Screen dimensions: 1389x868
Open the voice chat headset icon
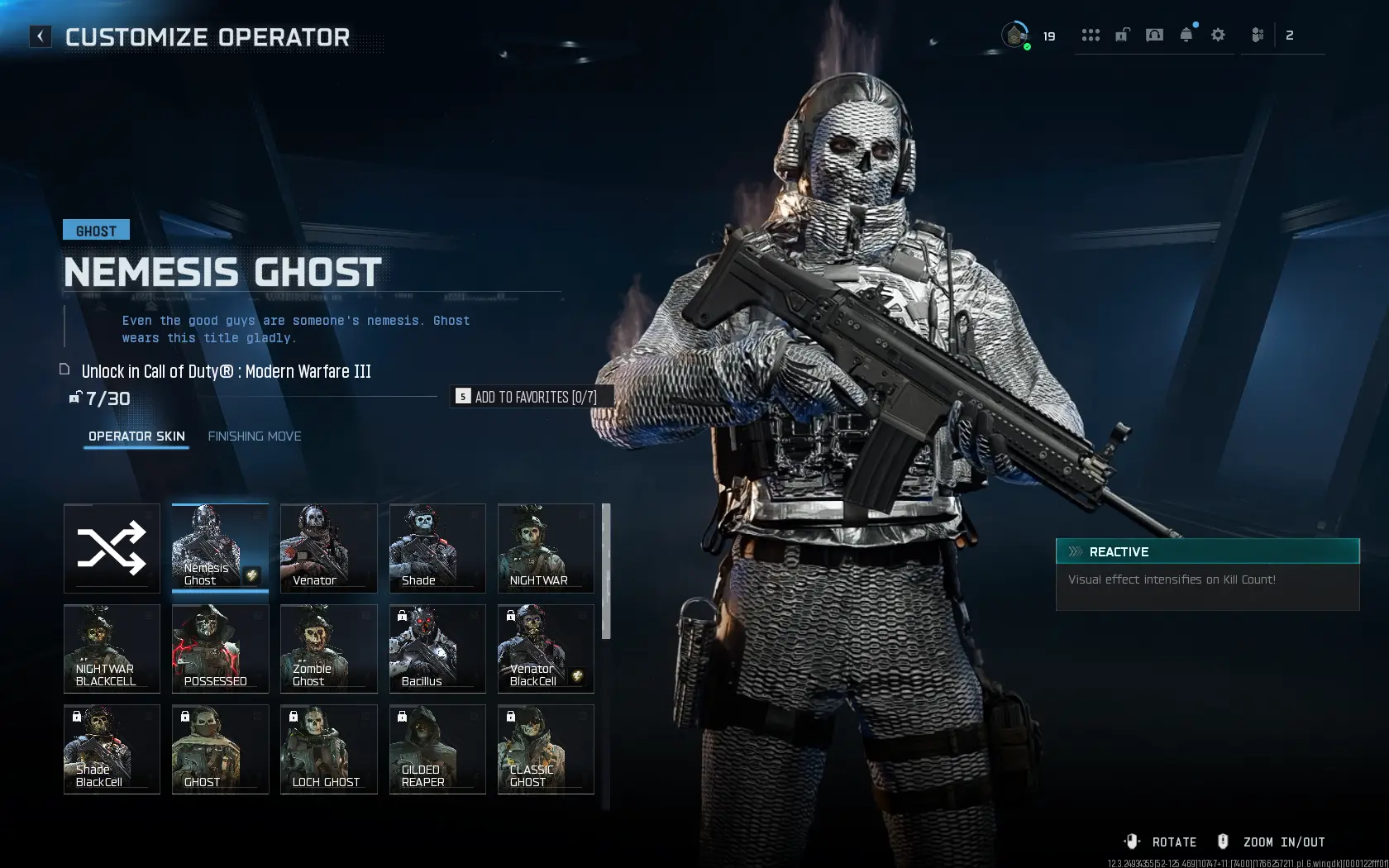pyautogui.click(x=1154, y=35)
